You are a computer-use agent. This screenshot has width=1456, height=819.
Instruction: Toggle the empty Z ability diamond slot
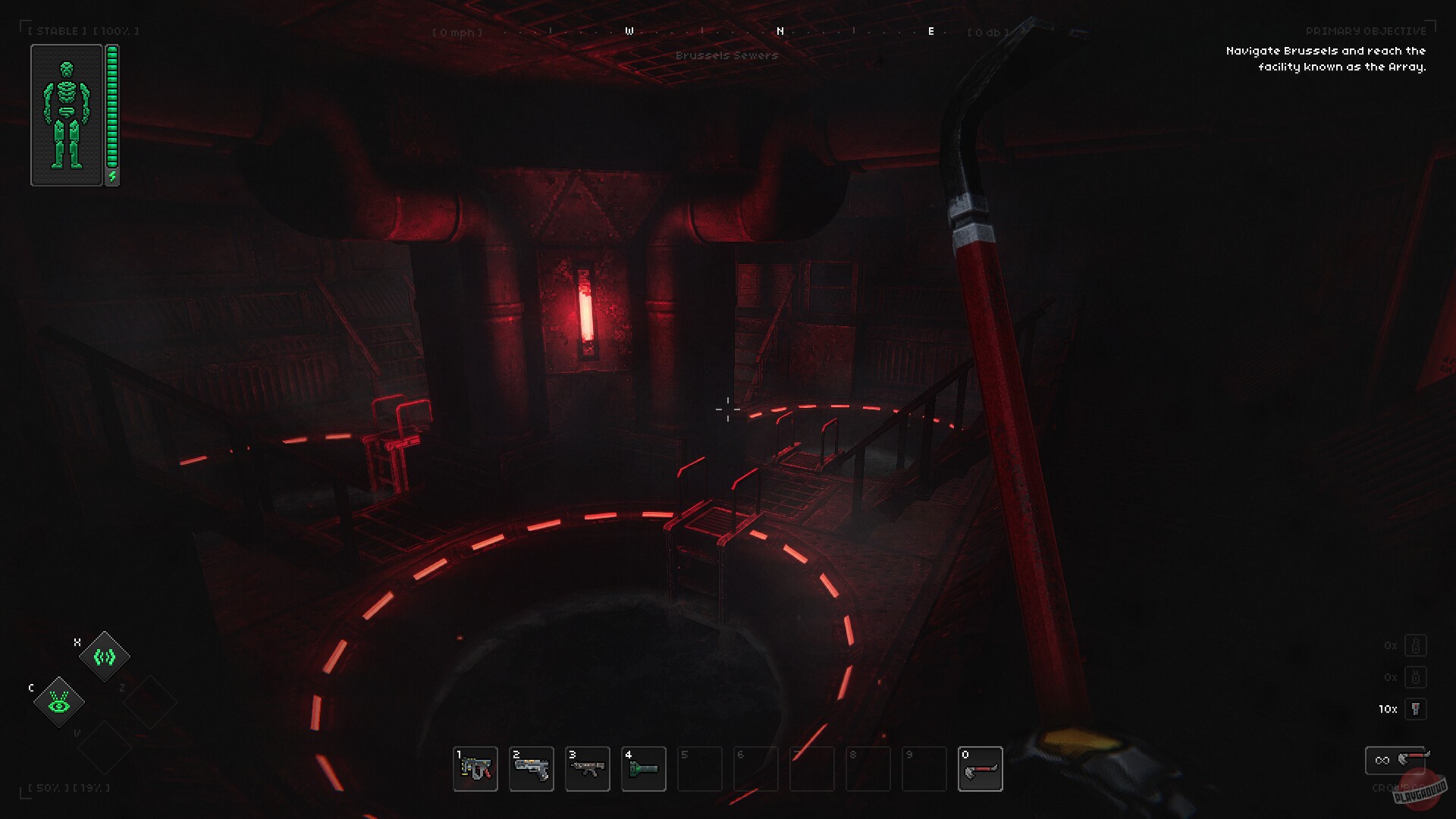pos(150,703)
